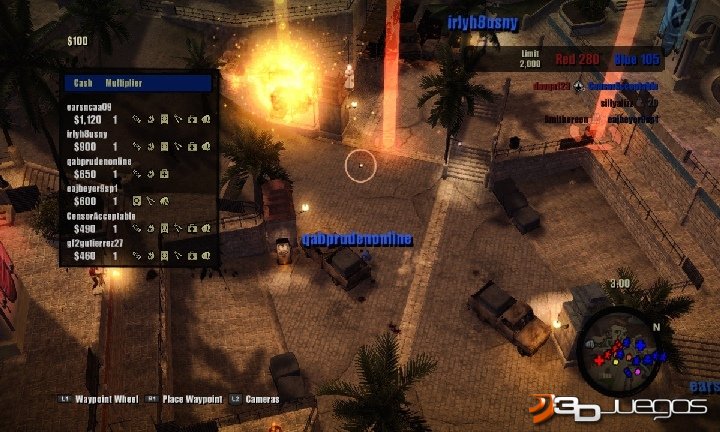Select the eajbeyer9sp1 scoreboard entry

pyautogui.click(x=137, y=195)
